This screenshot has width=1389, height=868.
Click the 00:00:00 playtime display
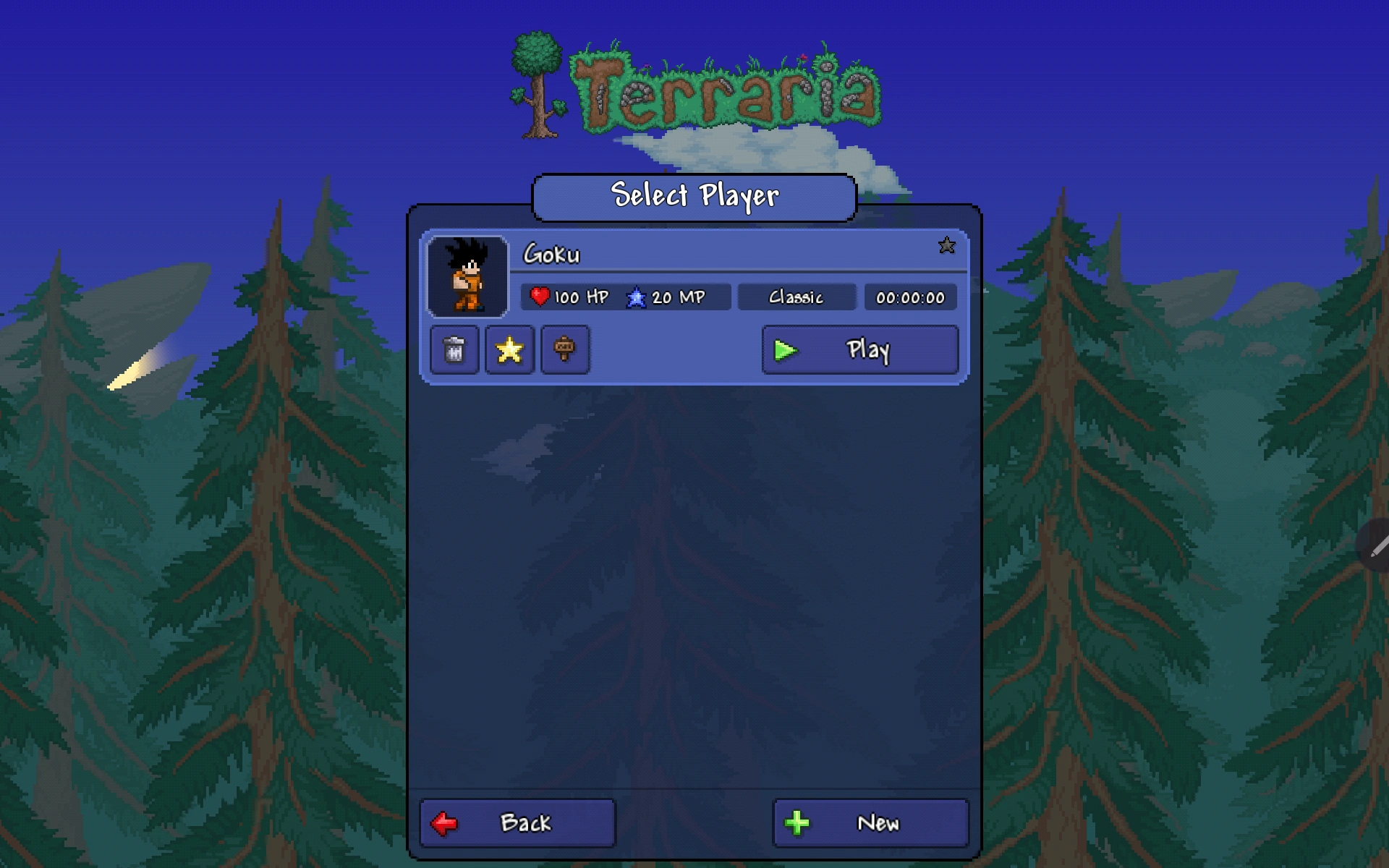[x=910, y=297]
